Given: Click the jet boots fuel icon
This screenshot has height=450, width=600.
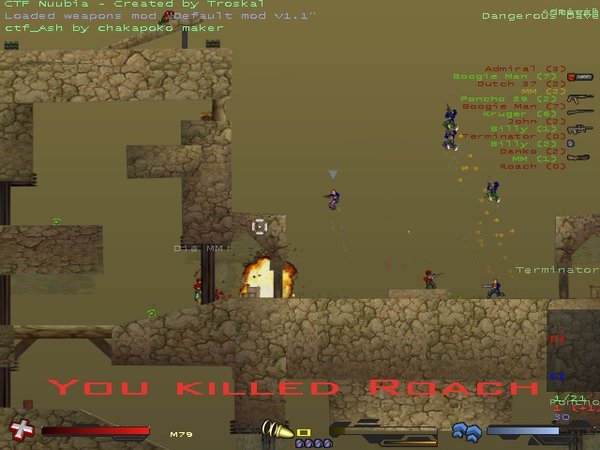Looking at the screenshot, I should 467,431.
